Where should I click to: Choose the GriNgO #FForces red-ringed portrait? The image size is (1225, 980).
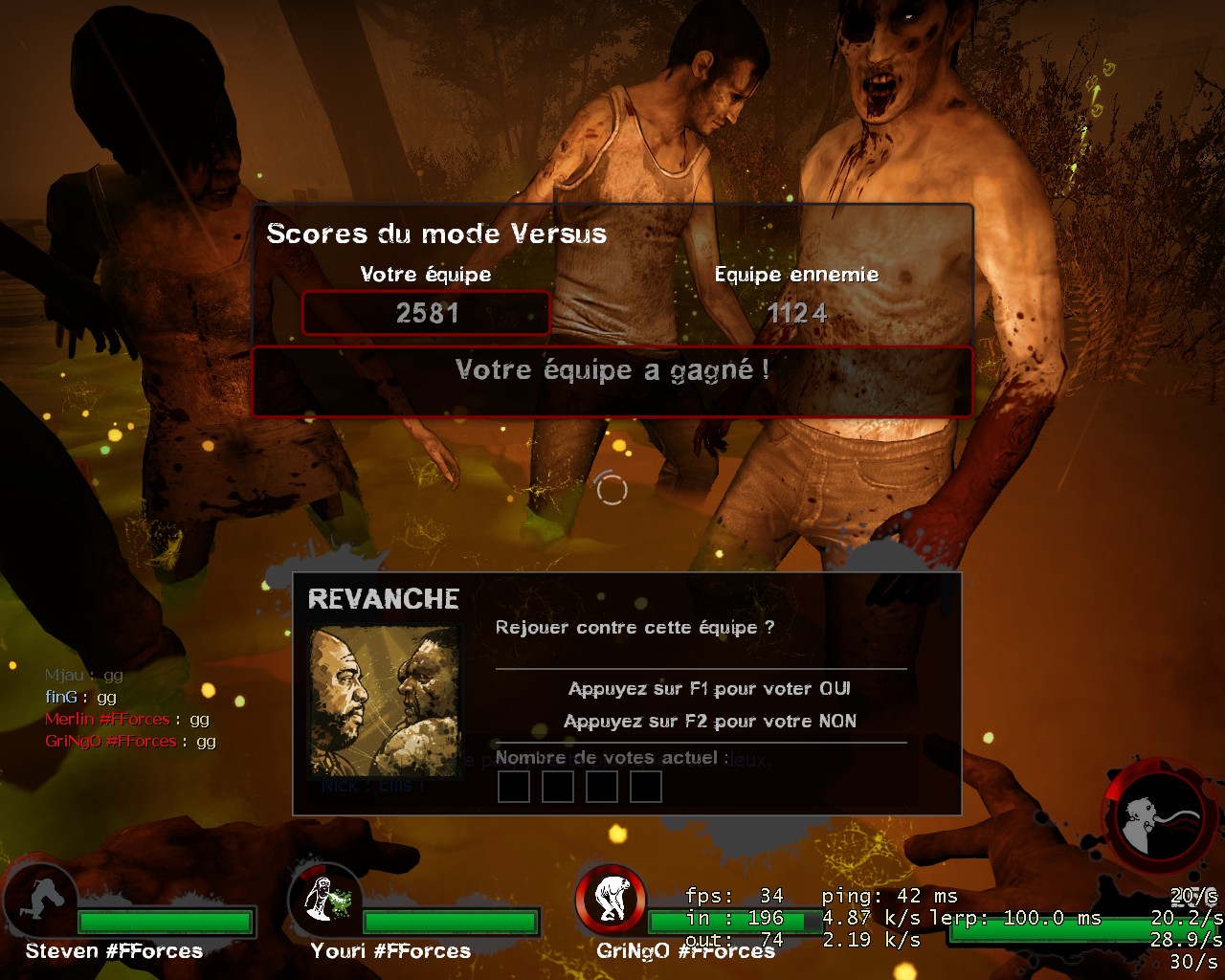pos(611,900)
